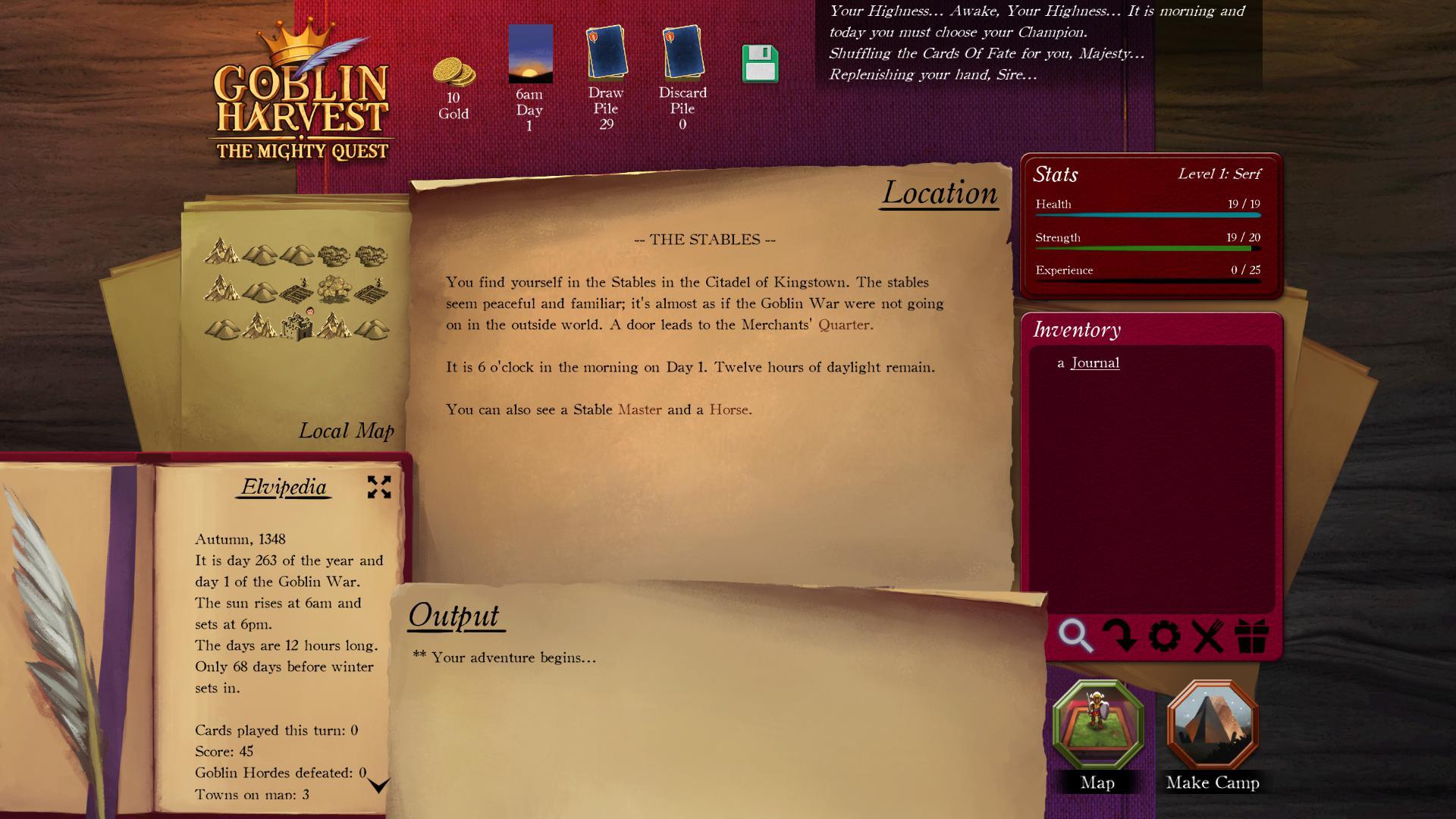The image size is (1456, 819).
Task: Select the knife and fork eat icon
Action: (x=1209, y=638)
